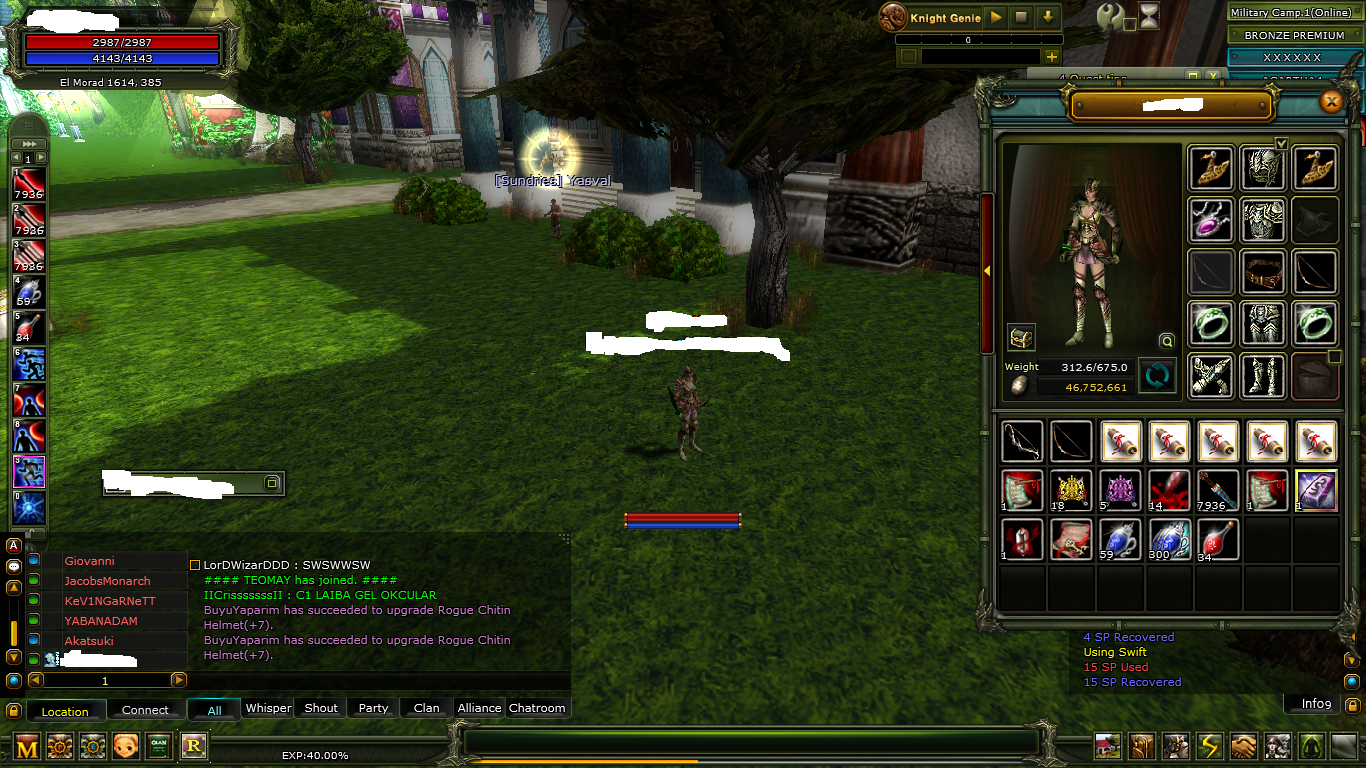Select the equipped helmet slot

pyautogui.click(x=1263, y=167)
